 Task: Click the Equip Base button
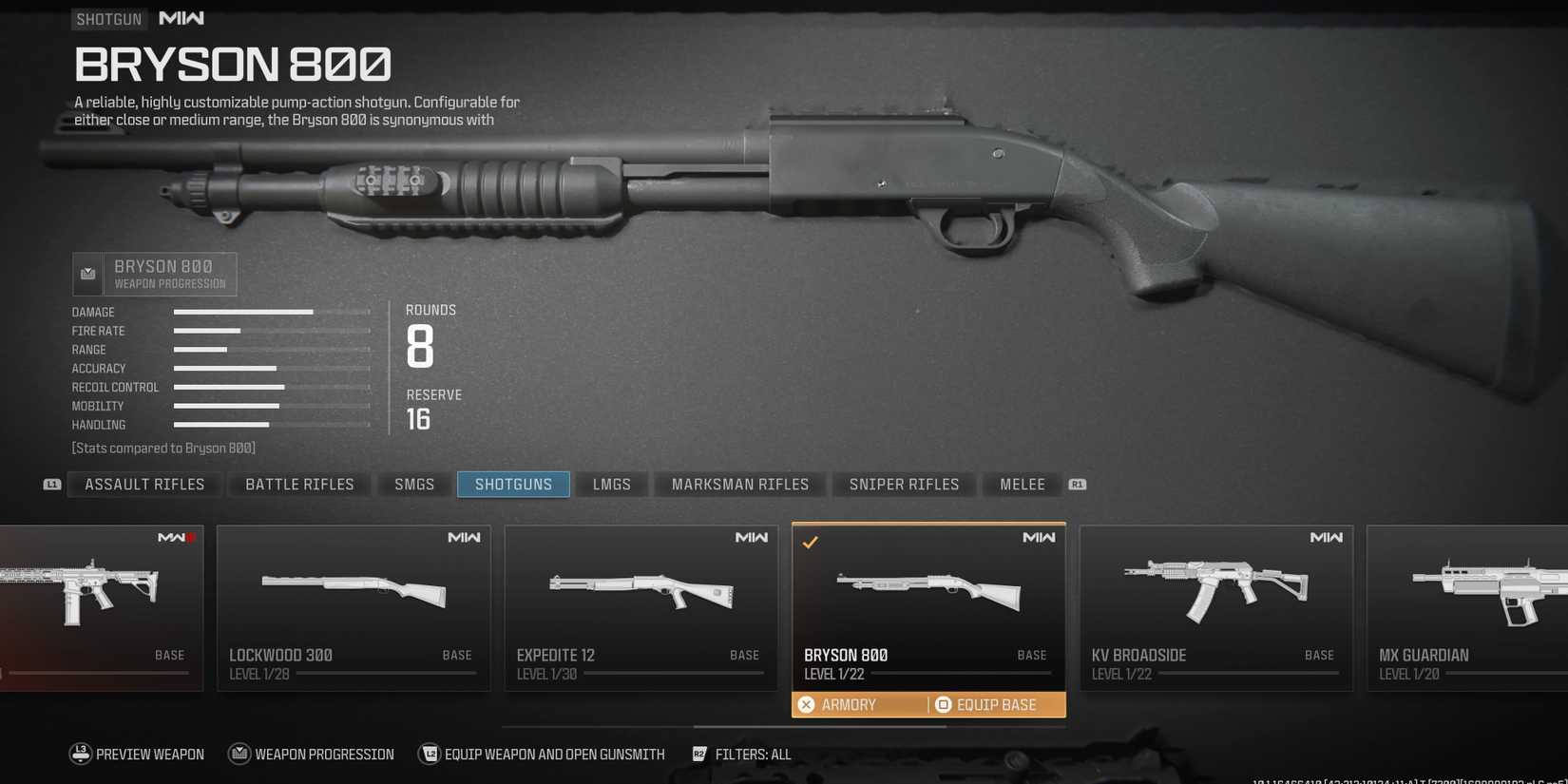pos(997,704)
